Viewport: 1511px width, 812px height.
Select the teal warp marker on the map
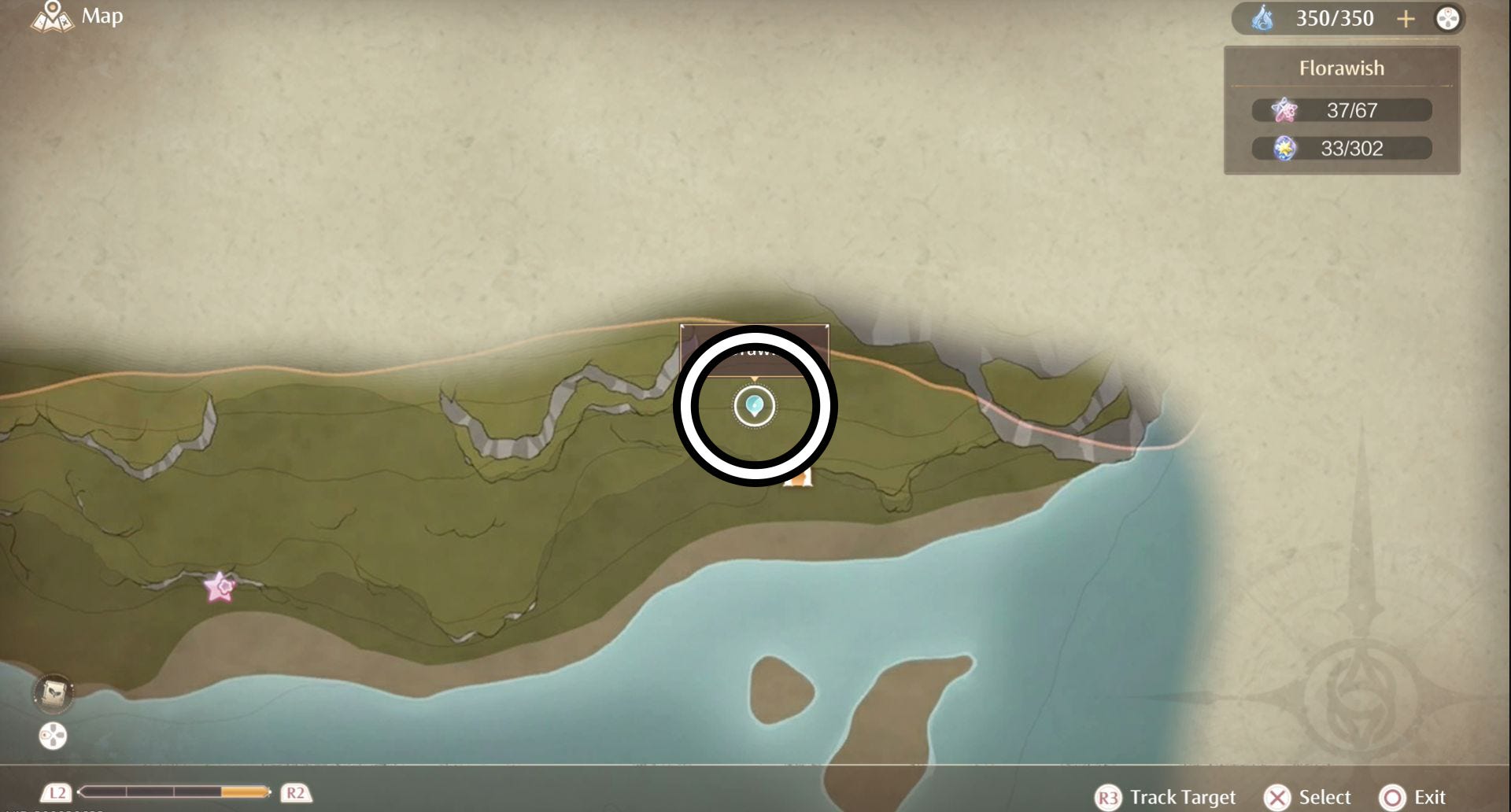coord(754,406)
